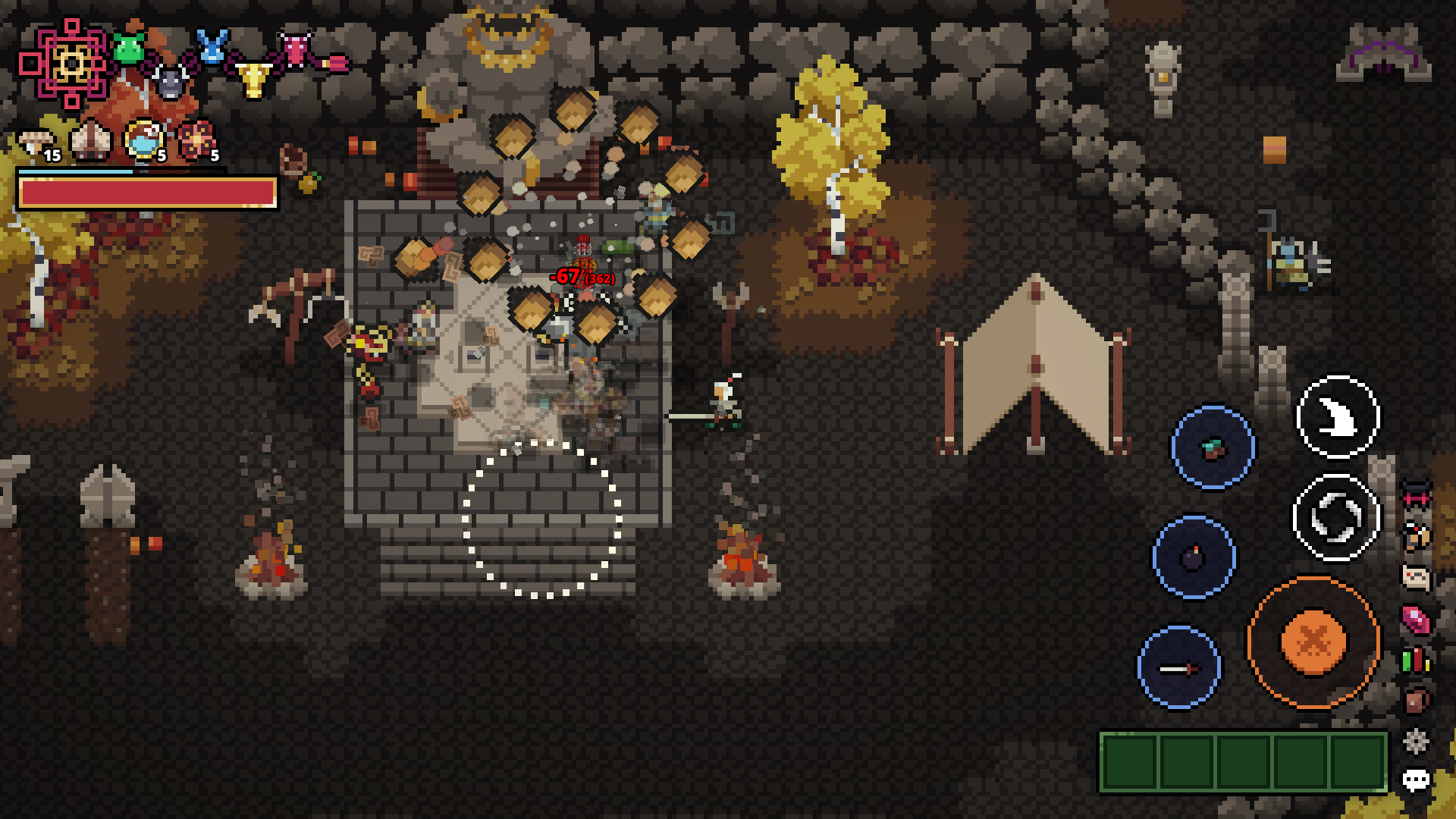Tap the red health bar
Image resolution: width=1456 pixels, height=819 pixels.
tap(148, 193)
